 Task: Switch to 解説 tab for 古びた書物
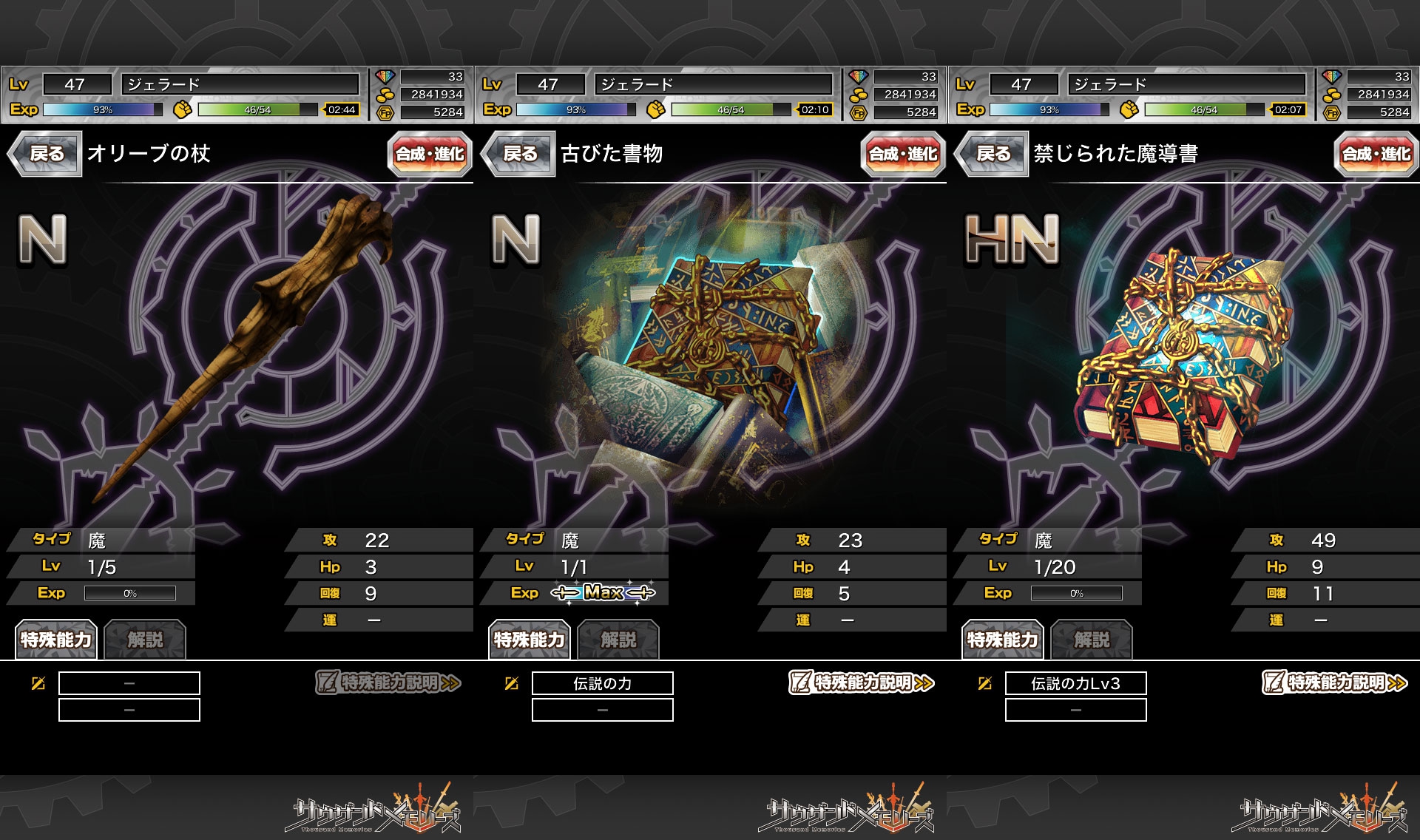pos(618,640)
